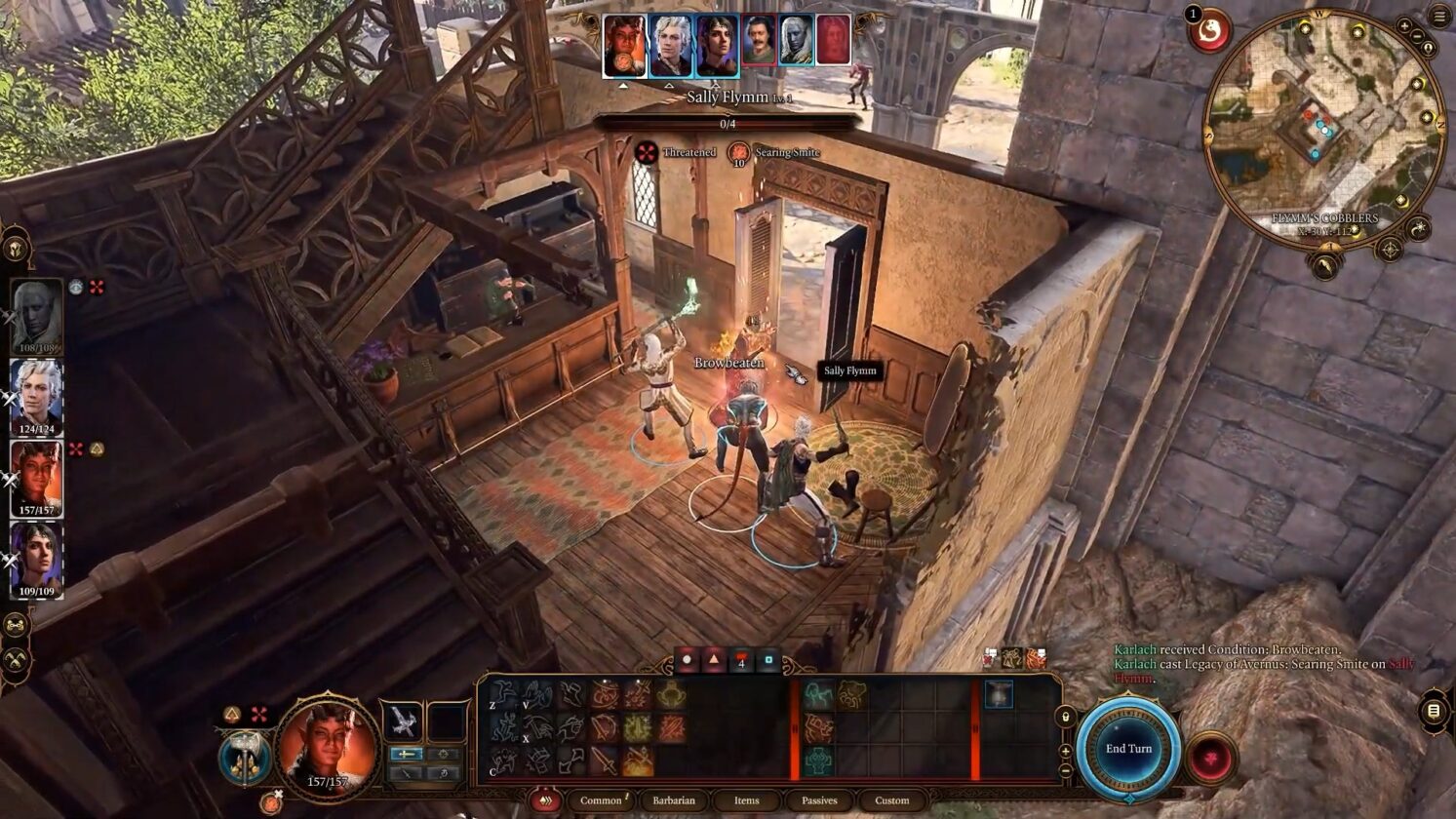
Task: Open the main menu hamburger button
Action: coord(1439,16)
